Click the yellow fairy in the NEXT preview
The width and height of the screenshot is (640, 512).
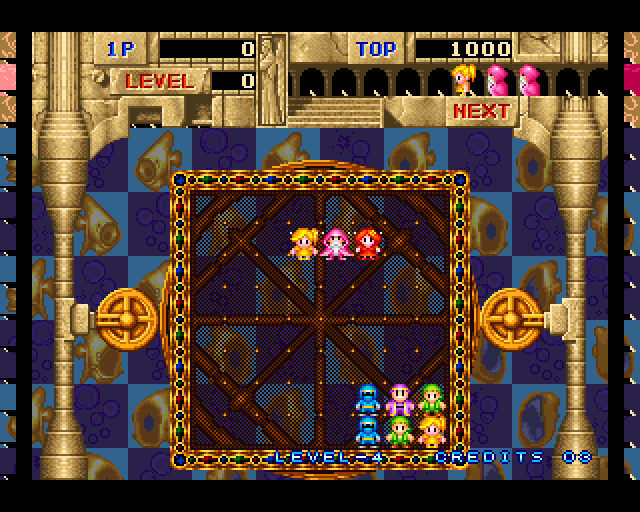tap(463, 79)
